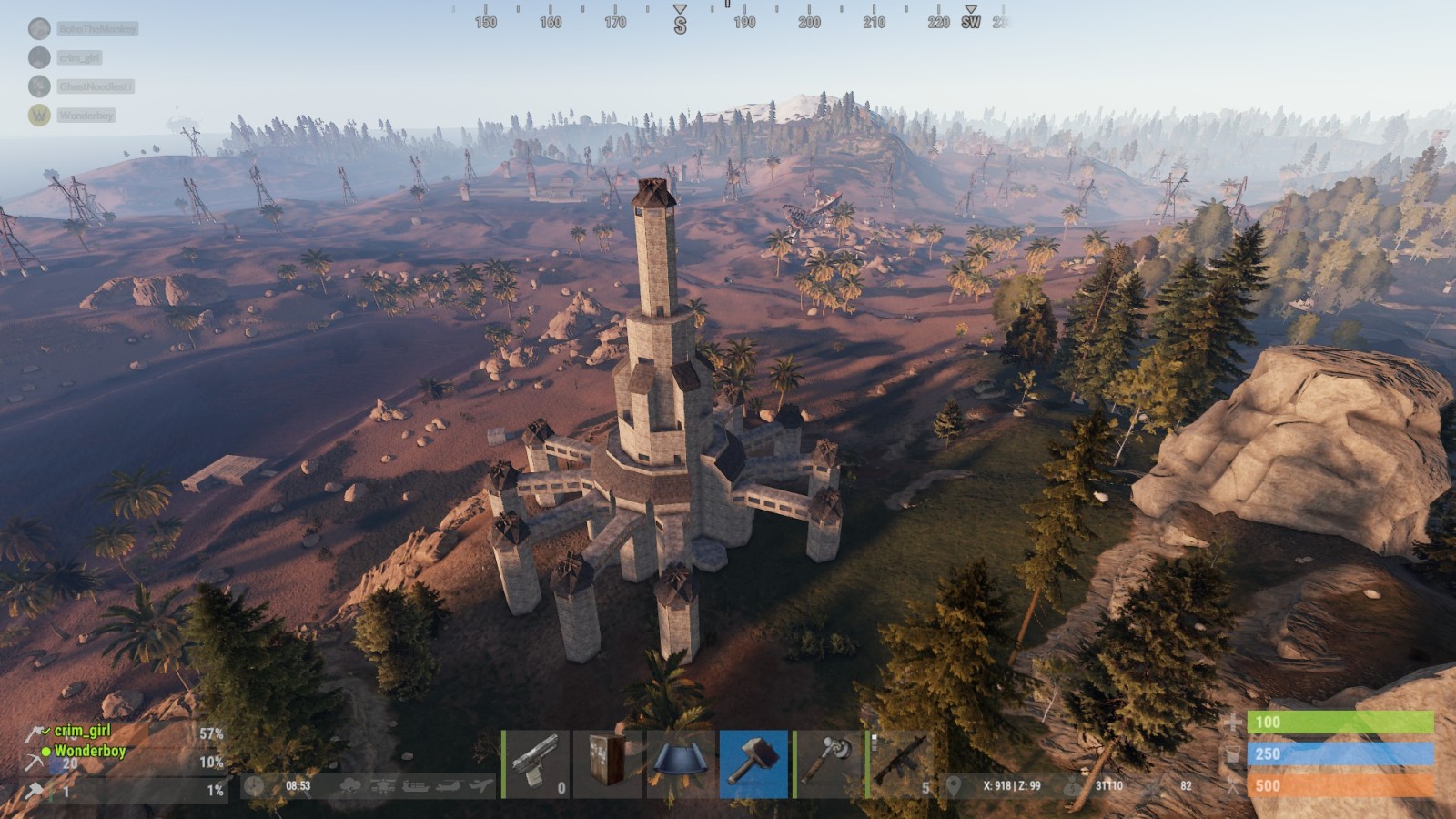This screenshot has height=819, width=1456.
Task: Select Wonderboy in the team list
Action: [89, 751]
